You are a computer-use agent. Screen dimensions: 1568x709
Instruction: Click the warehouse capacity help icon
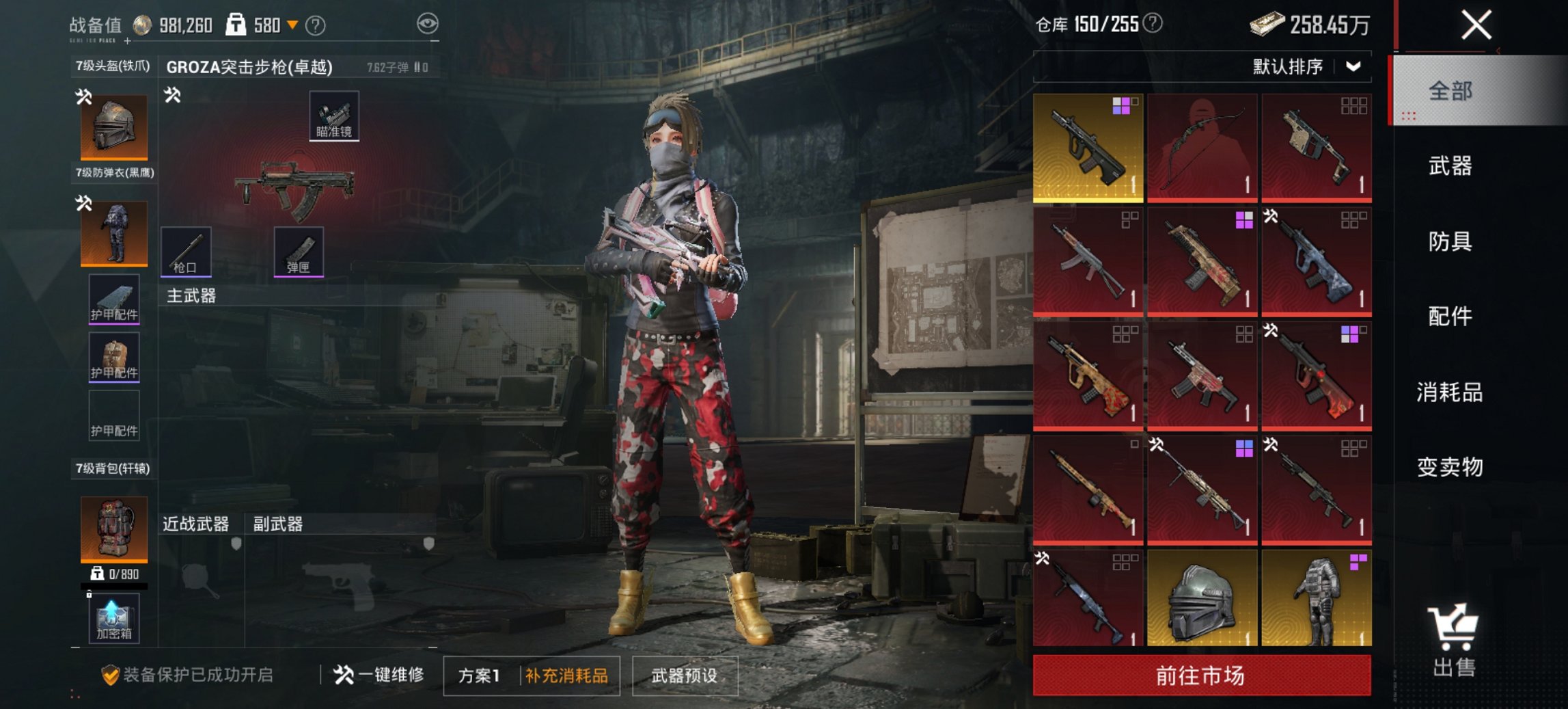point(1153,24)
